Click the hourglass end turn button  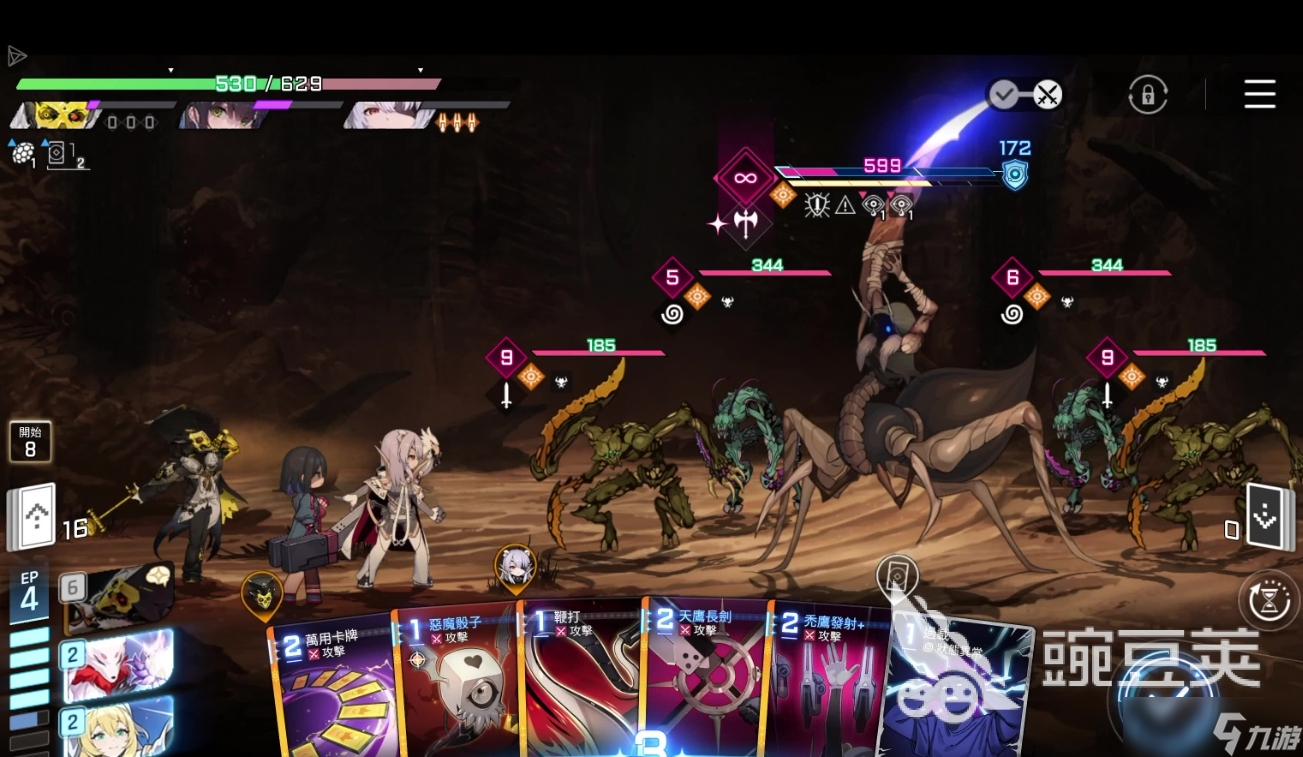click(1268, 601)
